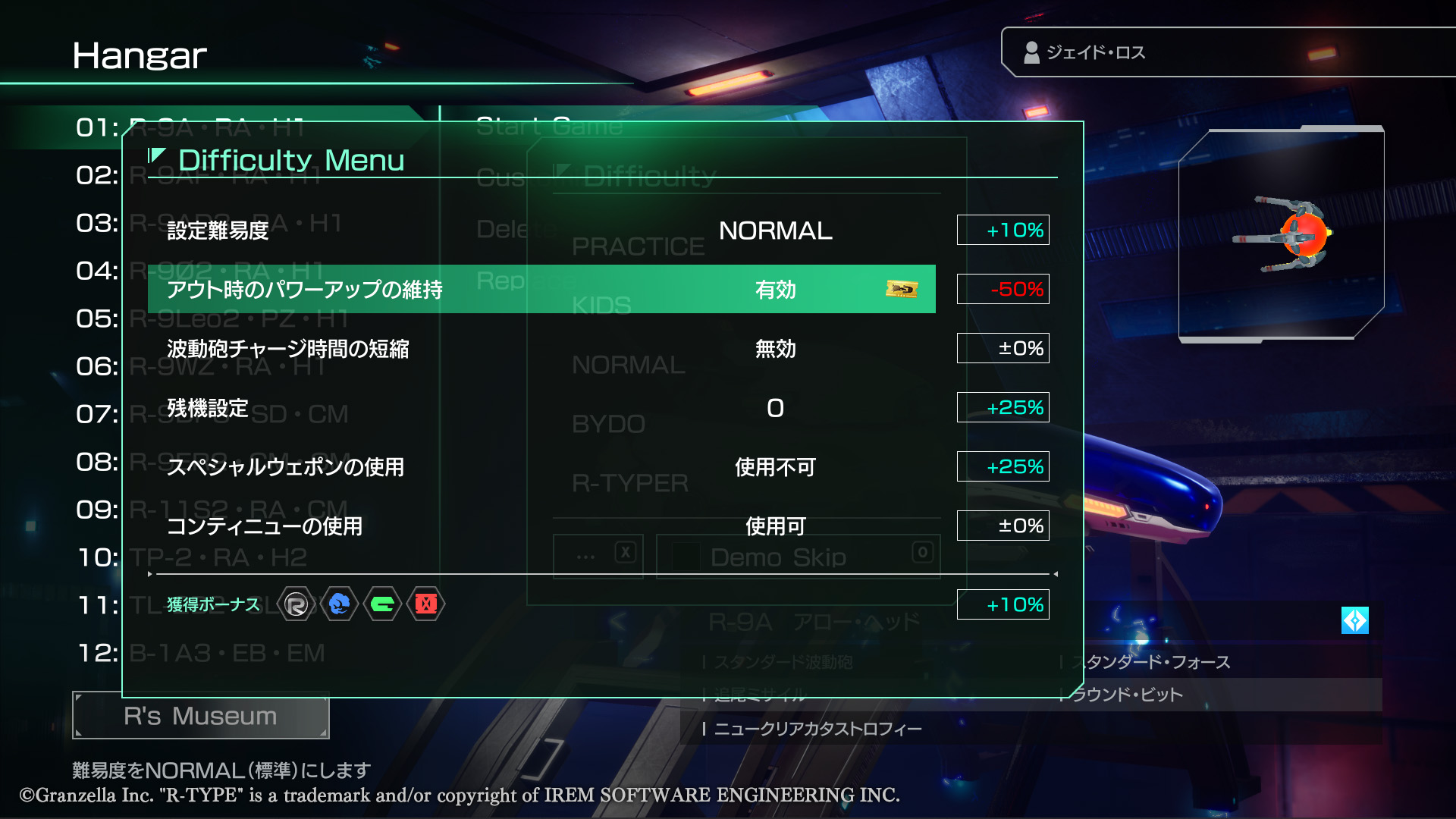The width and height of the screenshot is (1456, 819).
Task: Open the スペシャルウェポンの使用 selector
Action: (x=774, y=467)
